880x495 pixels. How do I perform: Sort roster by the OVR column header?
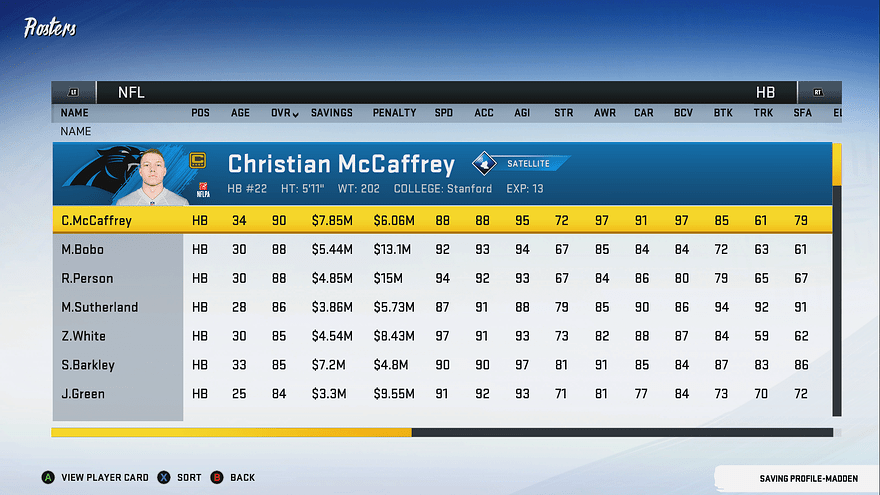(x=284, y=113)
